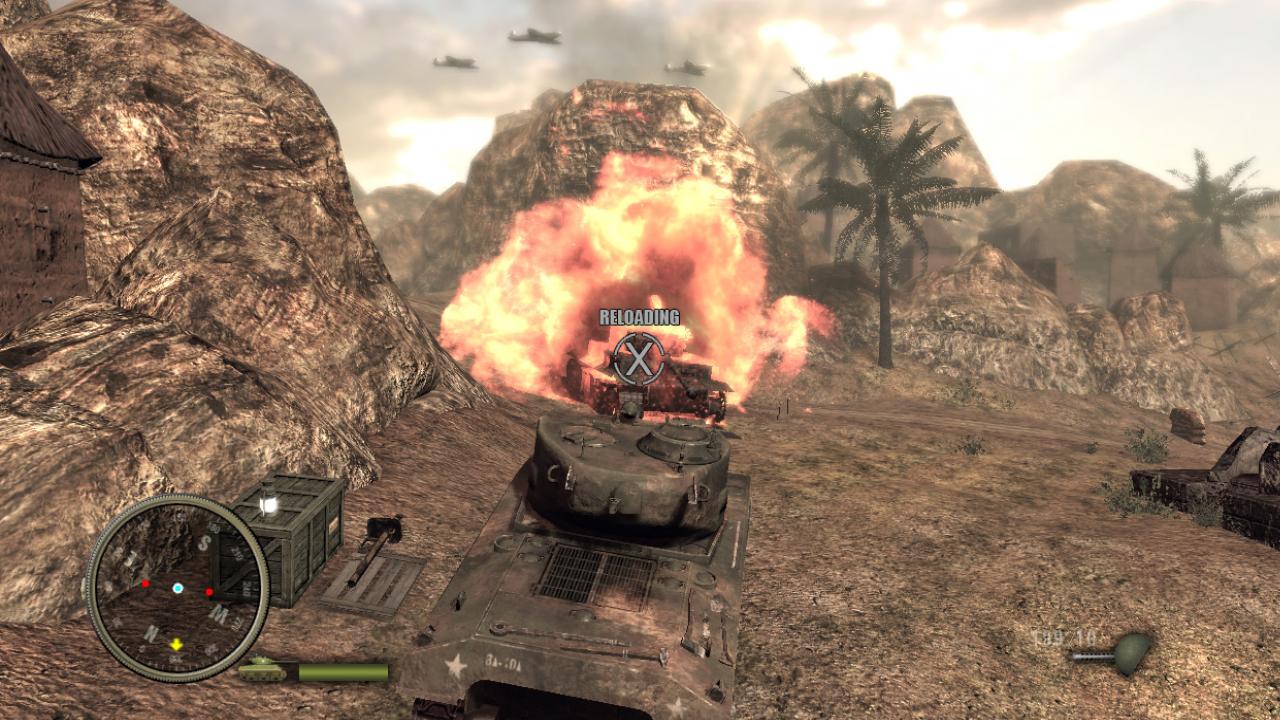The height and width of the screenshot is (720, 1280).
Task: Select the left red enemy dot on the compass
Action: click(x=146, y=583)
